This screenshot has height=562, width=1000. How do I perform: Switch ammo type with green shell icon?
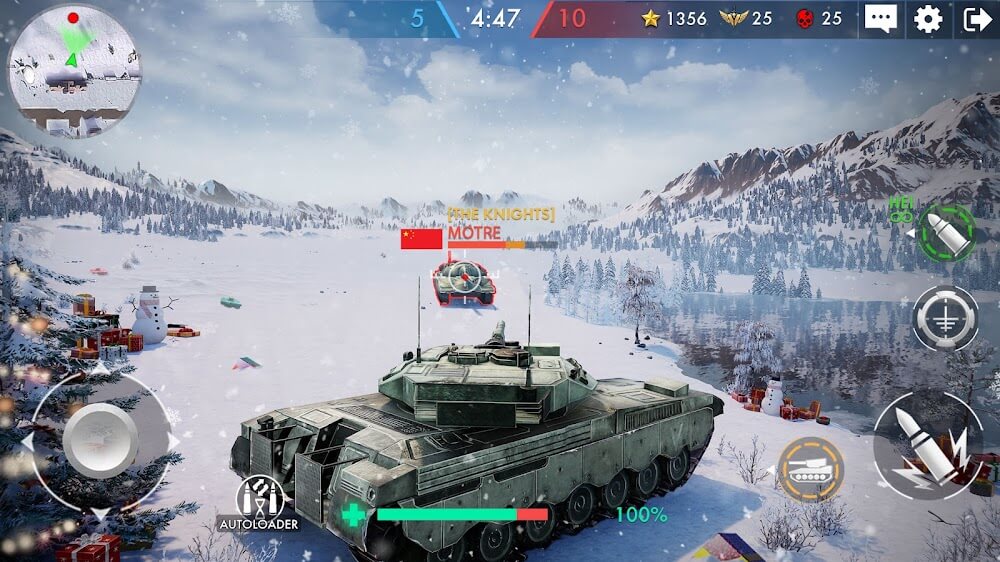[944, 233]
